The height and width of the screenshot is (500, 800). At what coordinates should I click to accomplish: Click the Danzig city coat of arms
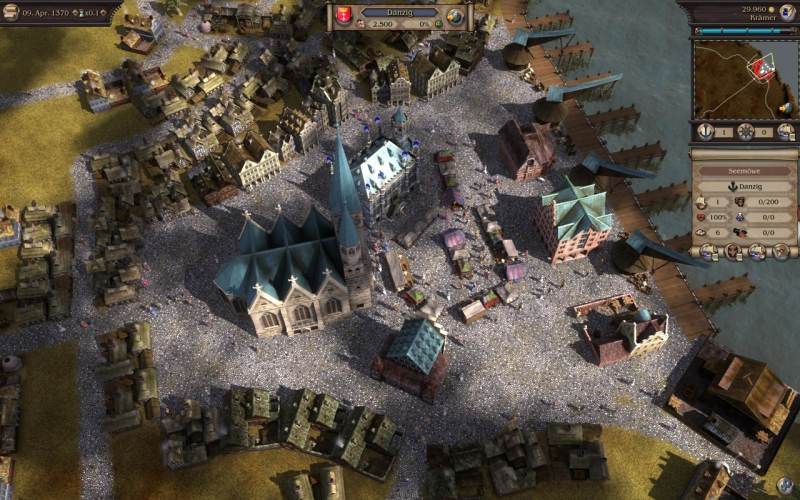click(345, 16)
